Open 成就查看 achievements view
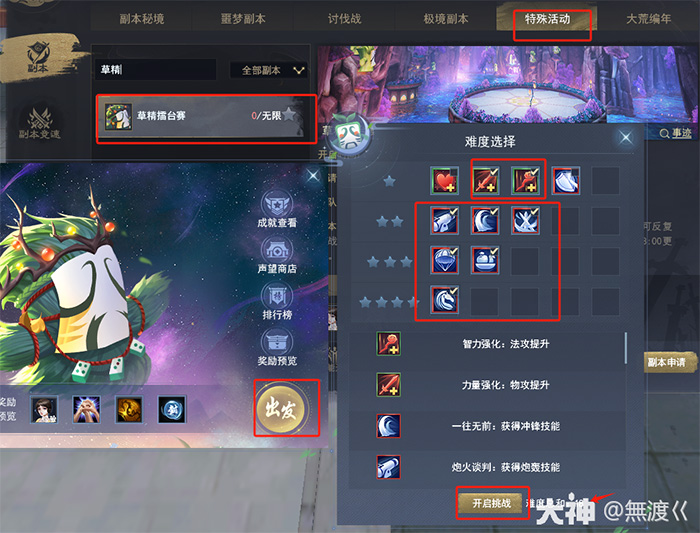Viewport: 700px width, 533px height. click(277, 208)
